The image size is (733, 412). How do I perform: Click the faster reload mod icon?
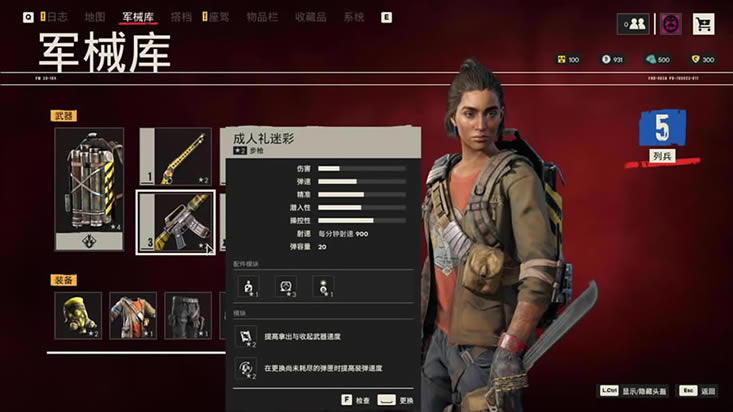click(x=246, y=369)
